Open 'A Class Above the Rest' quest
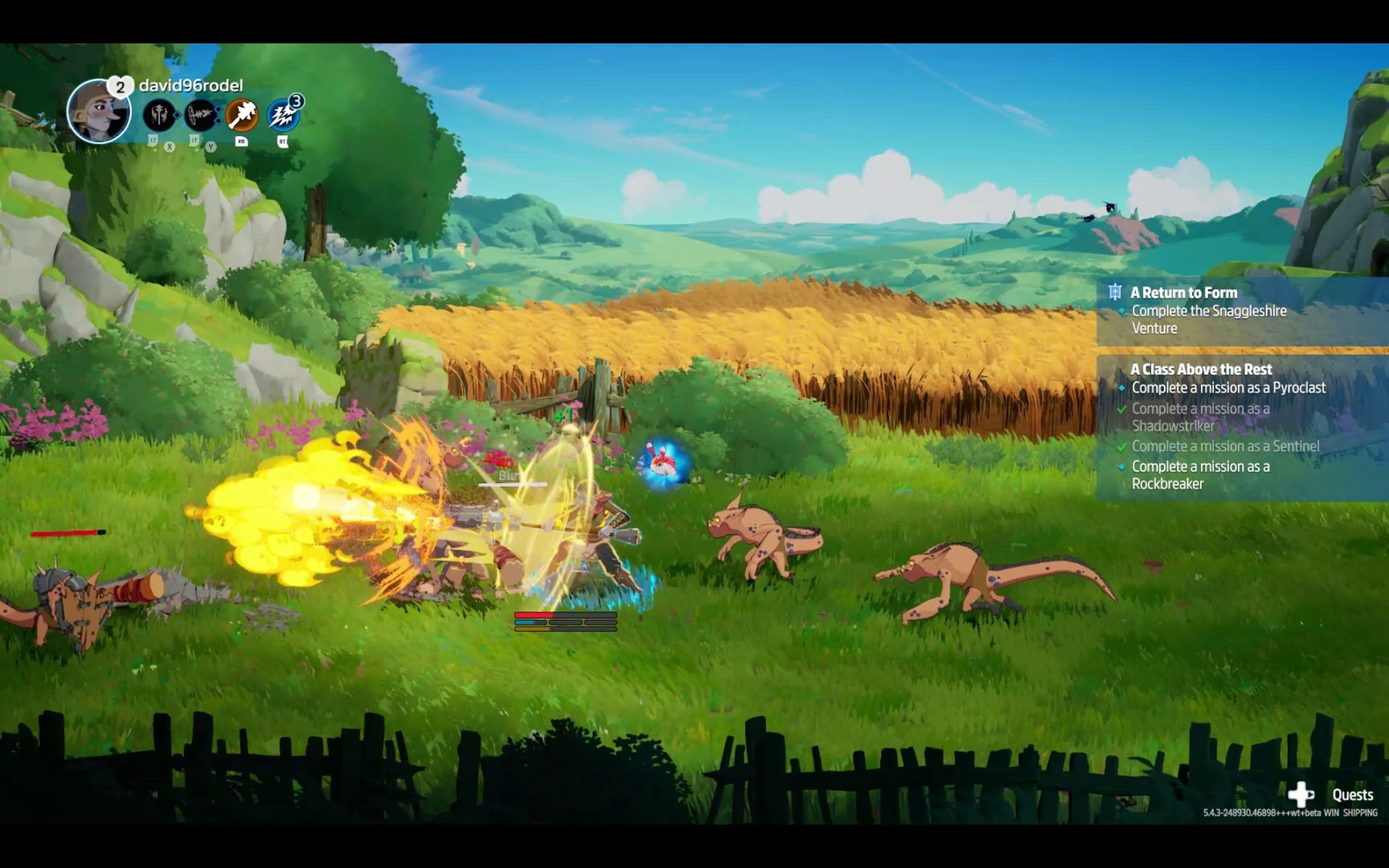Image resolution: width=1389 pixels, height=868 pixels. point(1201,369)
